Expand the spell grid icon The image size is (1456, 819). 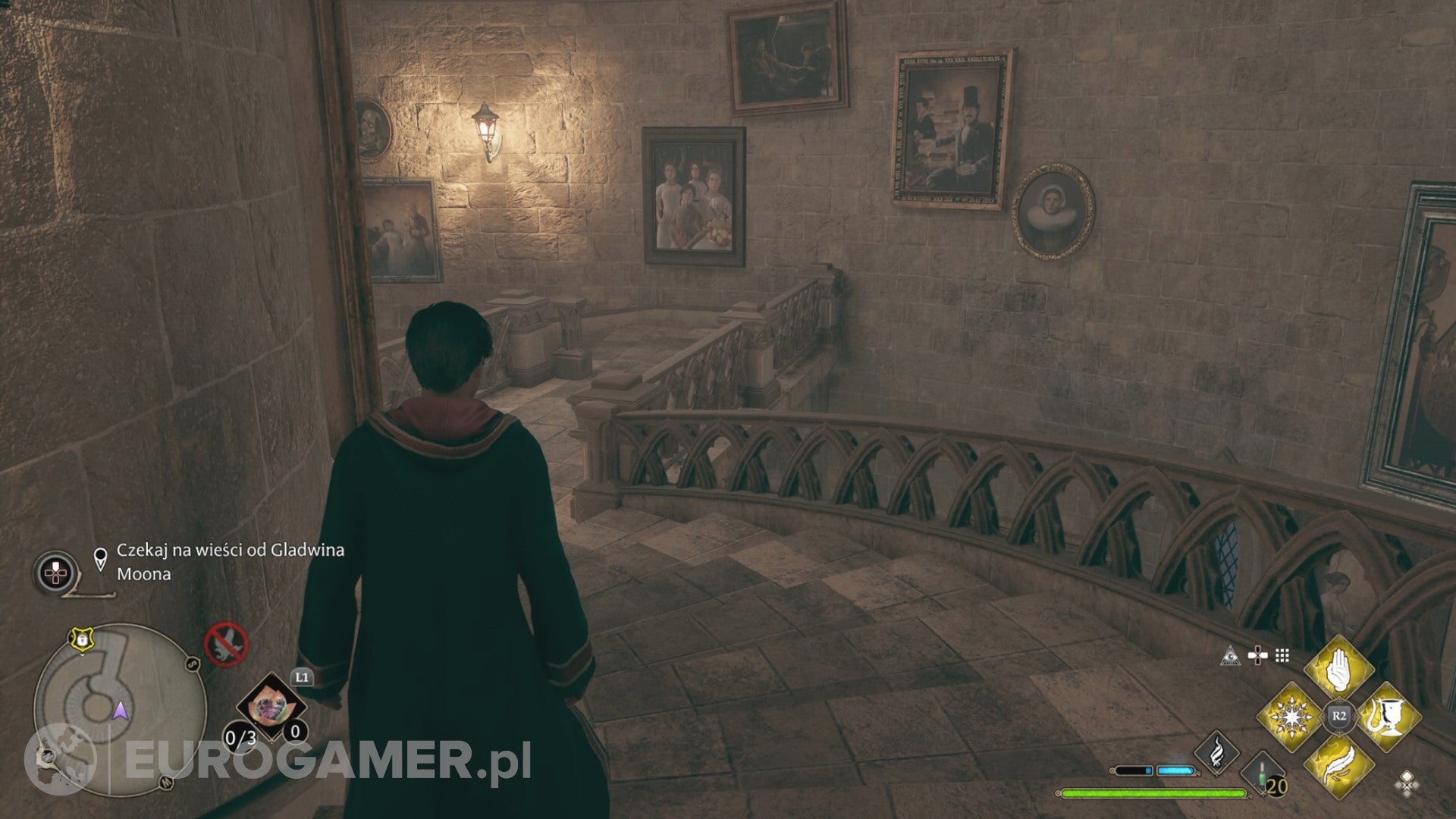point(1282,654)
